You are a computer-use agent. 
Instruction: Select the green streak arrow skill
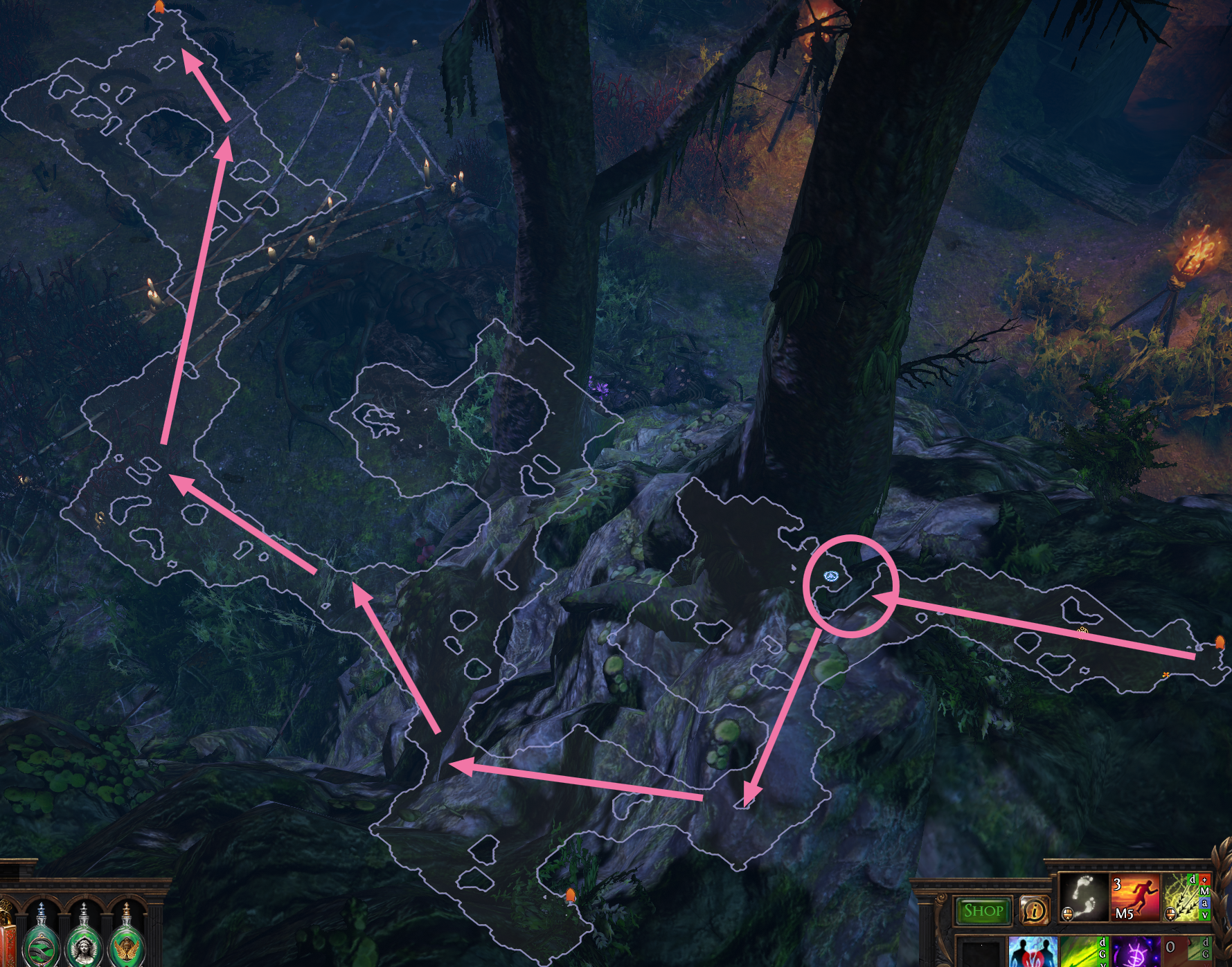point(1084,952)
